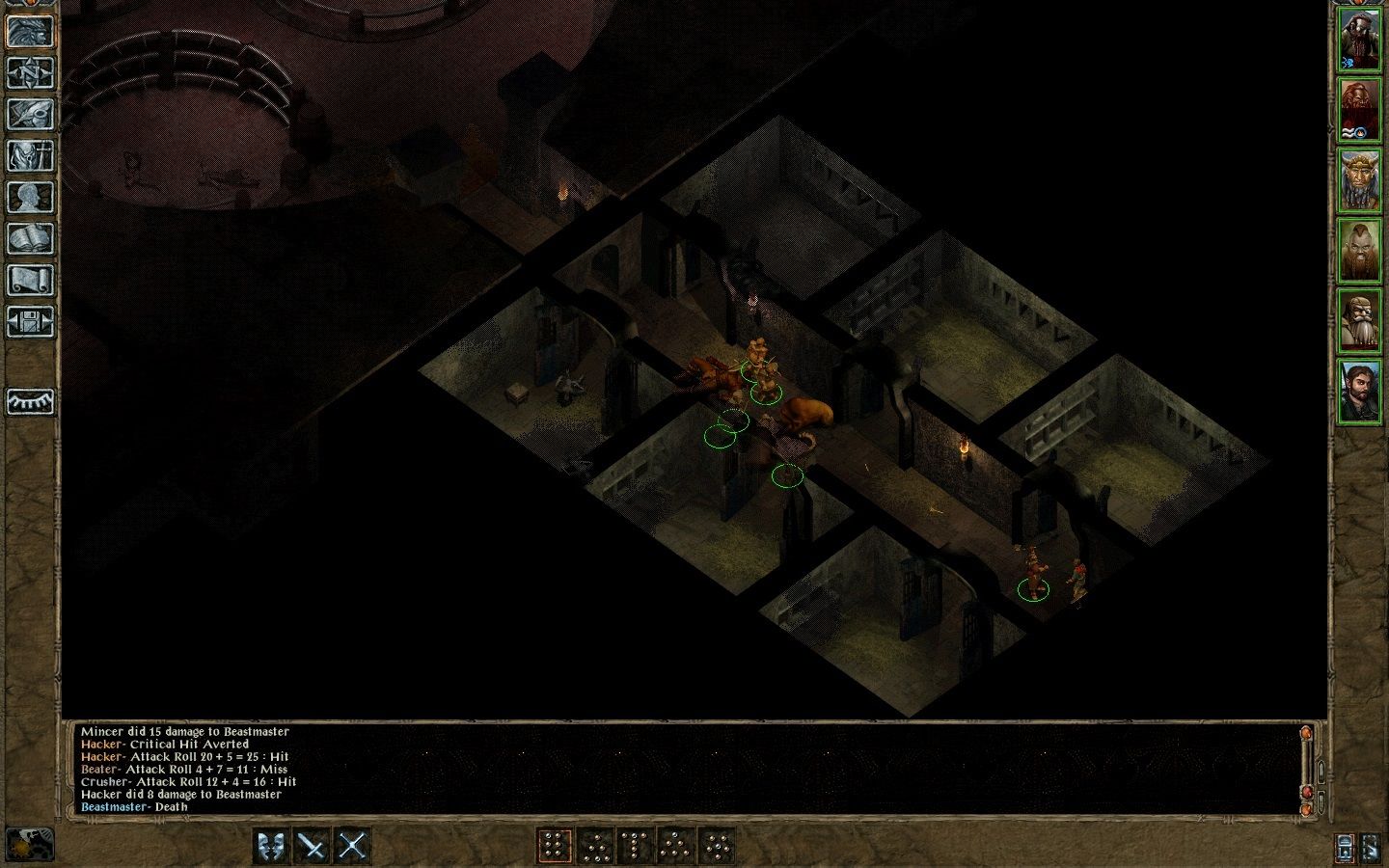Open the area map compass button
The image size is (1389, 868).
30,72
